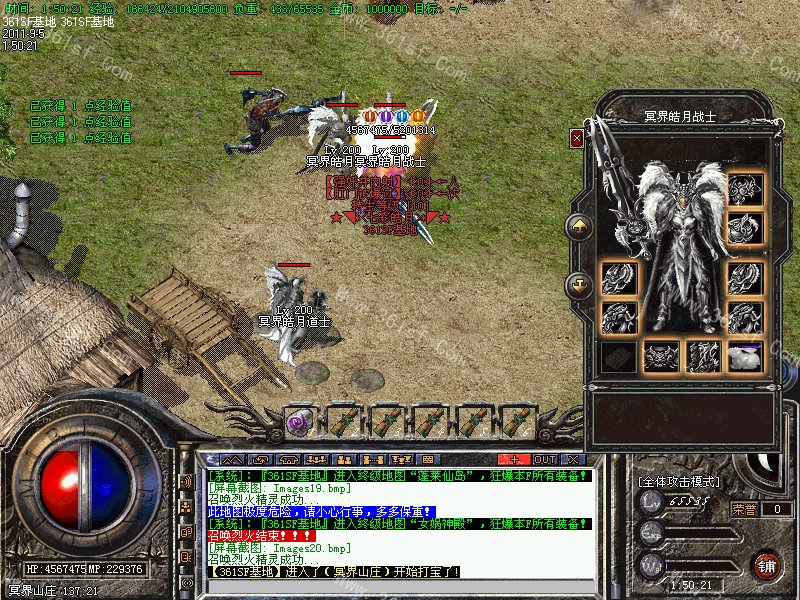
Task: Click the small keyboard icon above chat
Action: tap(429, 460)
